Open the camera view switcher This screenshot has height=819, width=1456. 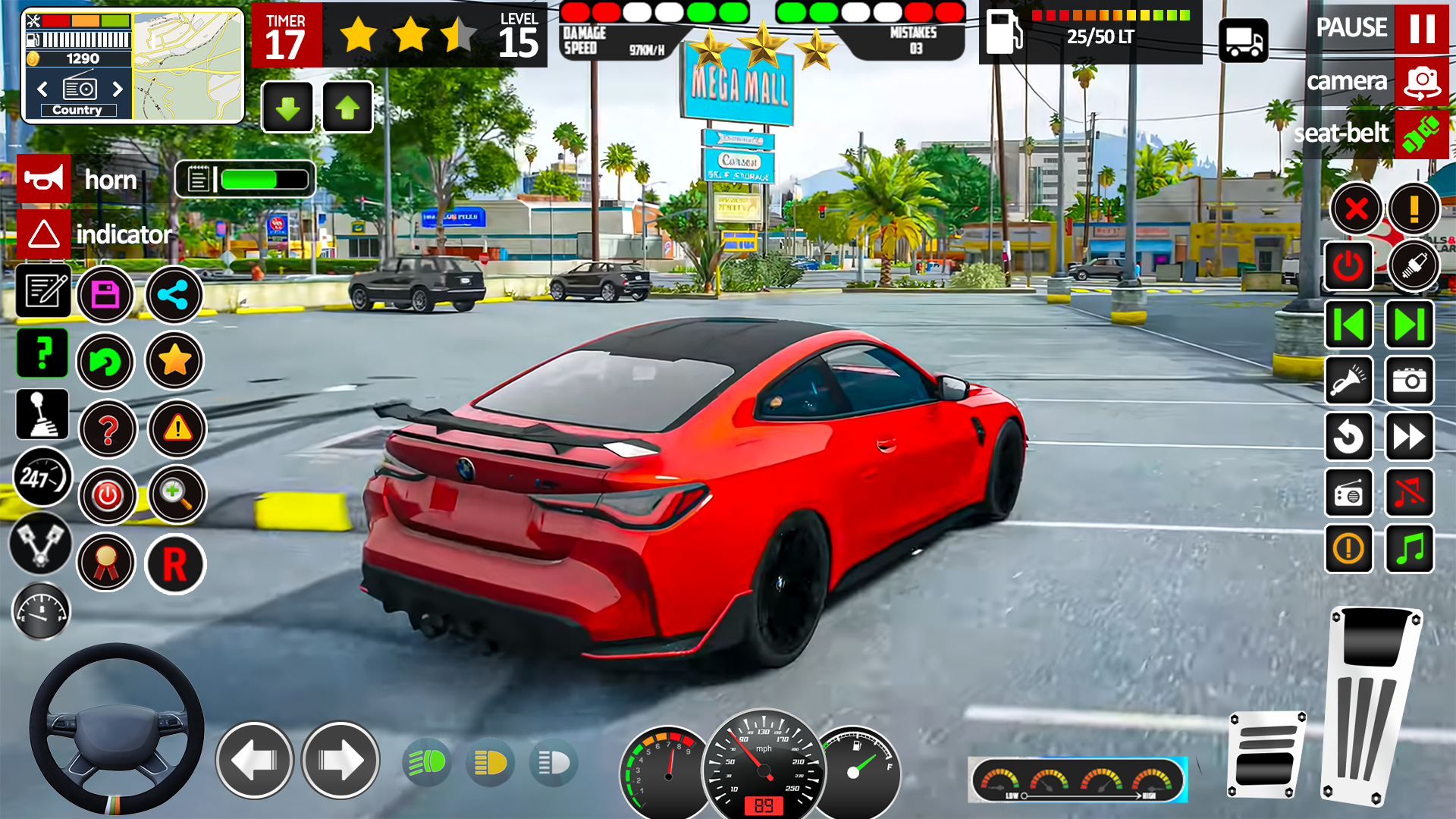(x=1423, y=82)
